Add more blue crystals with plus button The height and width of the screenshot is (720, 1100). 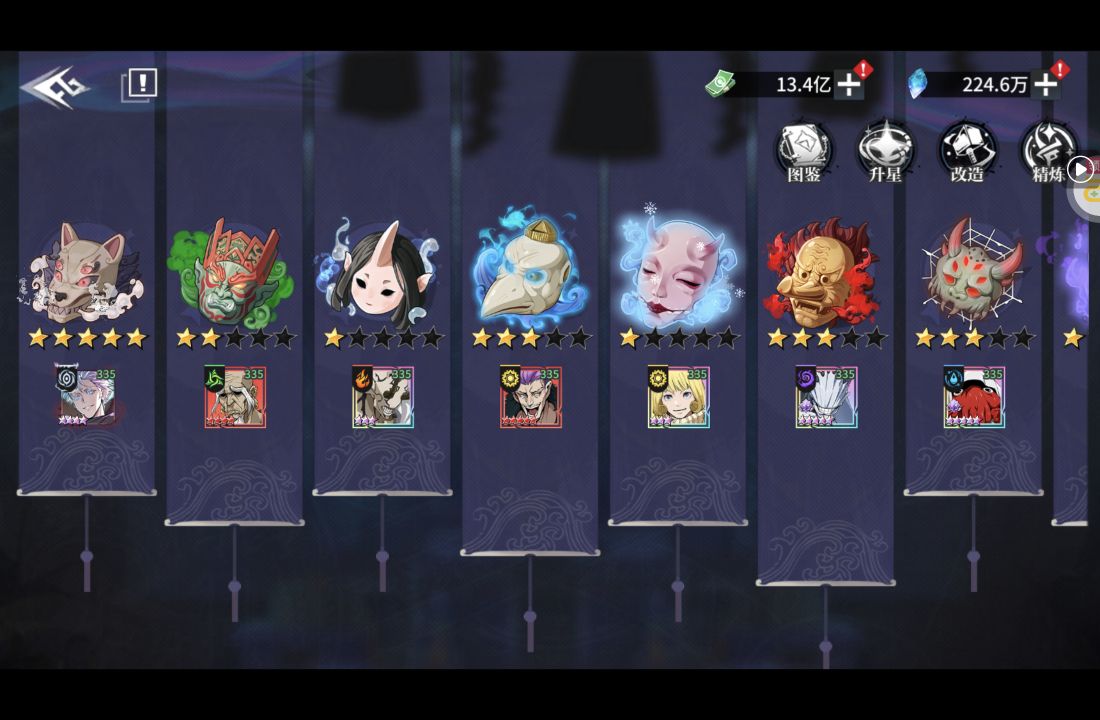(x=1045, y=84)
